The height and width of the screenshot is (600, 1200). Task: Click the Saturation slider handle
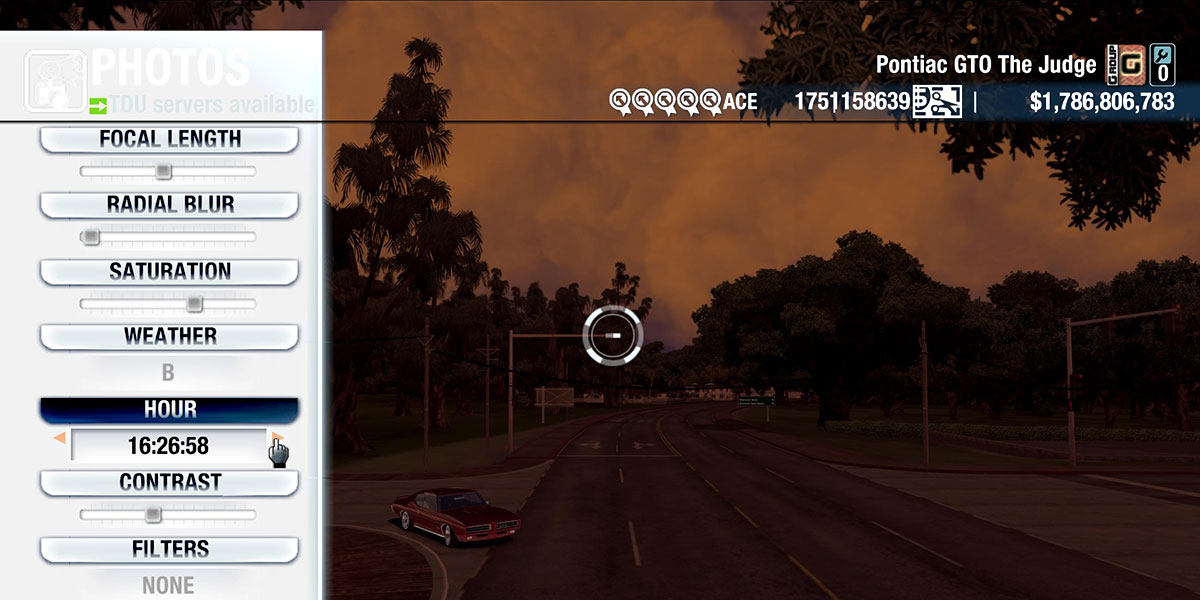tap(194, 303)
